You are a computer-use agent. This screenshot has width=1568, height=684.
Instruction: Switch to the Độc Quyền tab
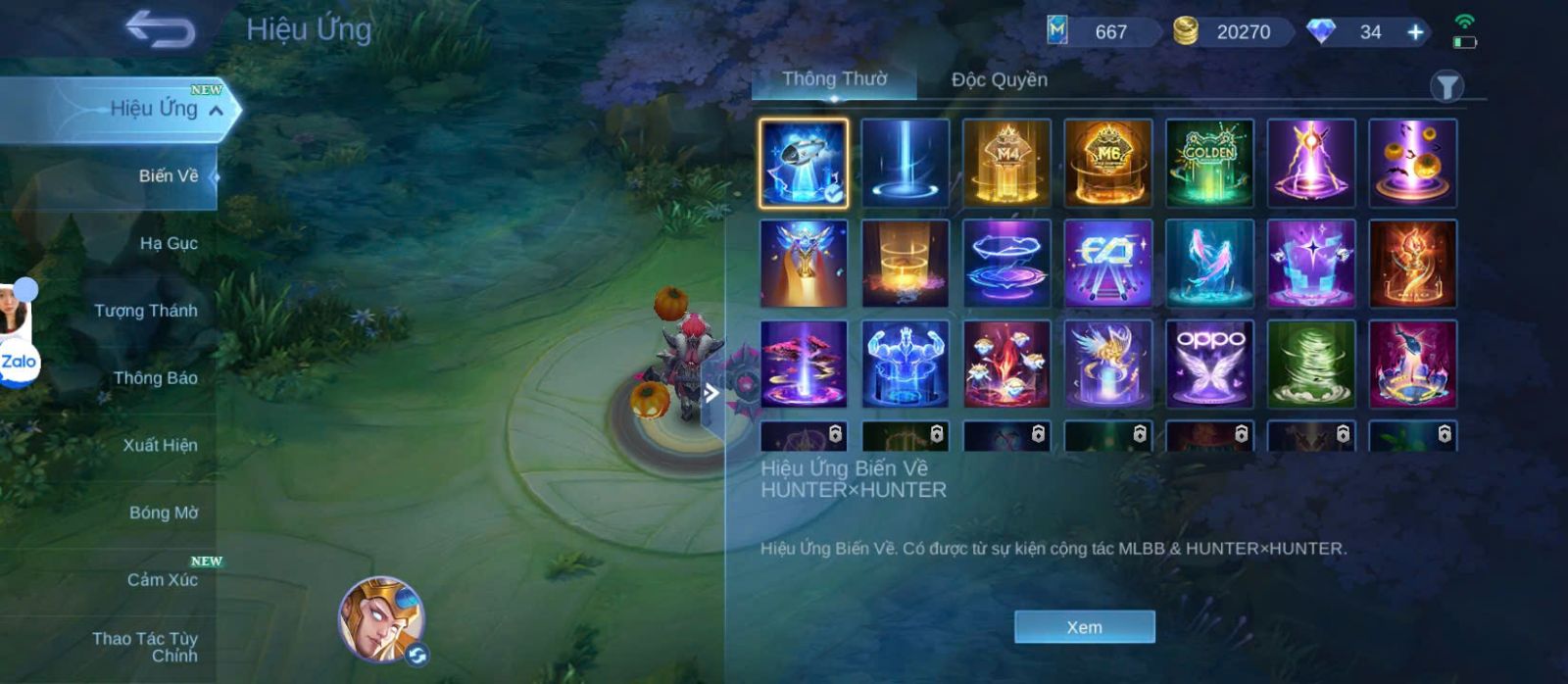[x=999, y=79]
